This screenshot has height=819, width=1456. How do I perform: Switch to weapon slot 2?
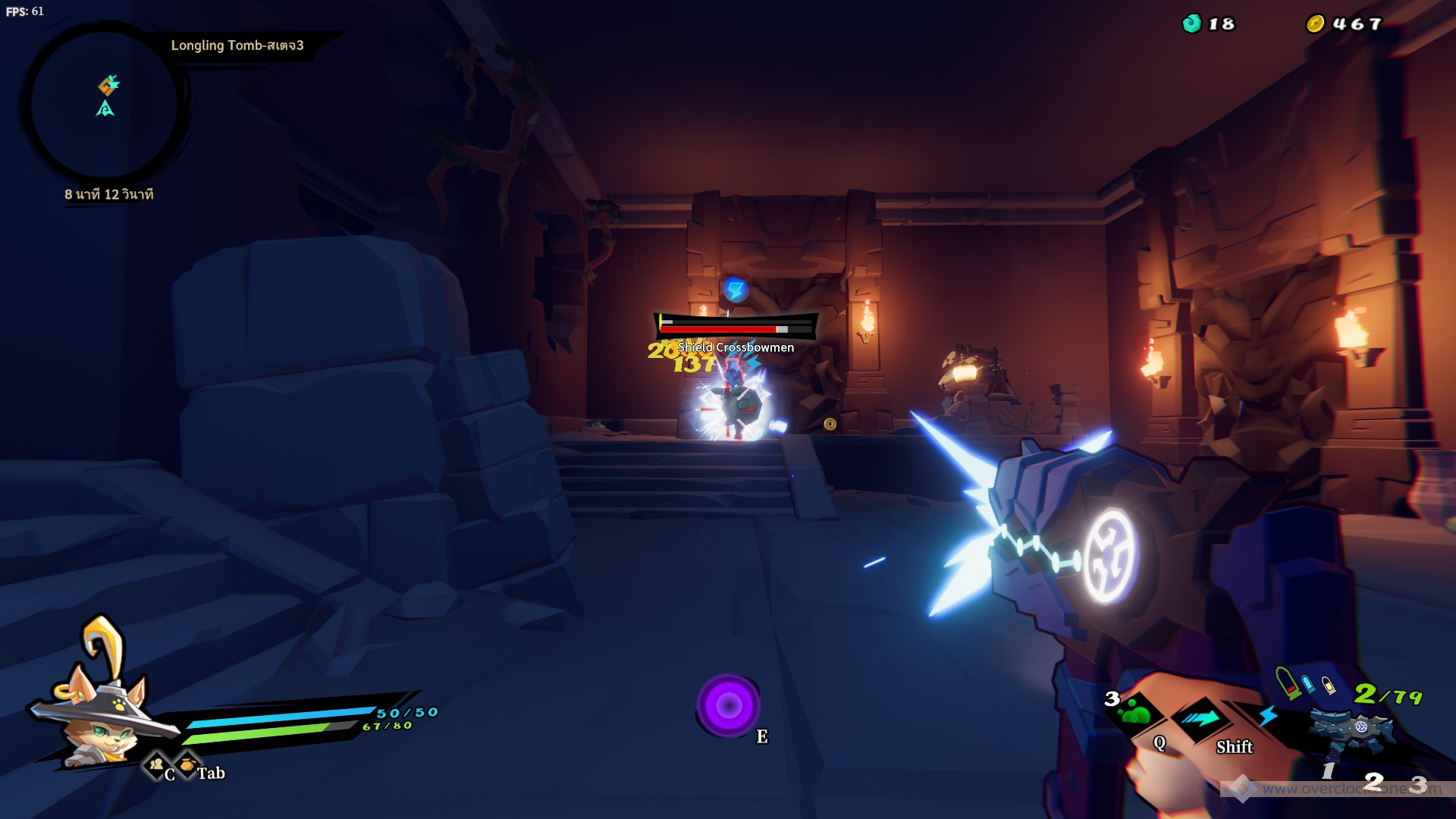click(x=1373, y=781)
